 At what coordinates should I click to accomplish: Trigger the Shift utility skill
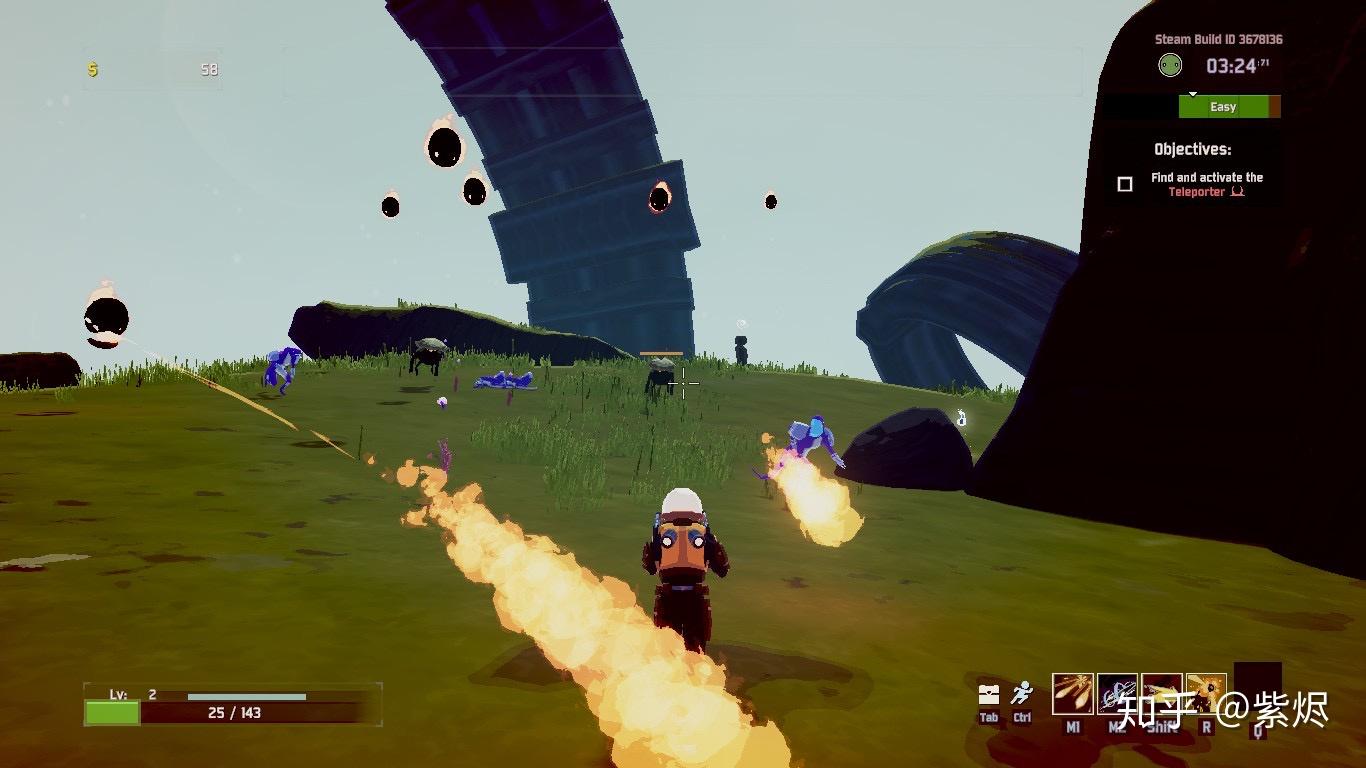pyautogui.click(x=1162, y=694)
